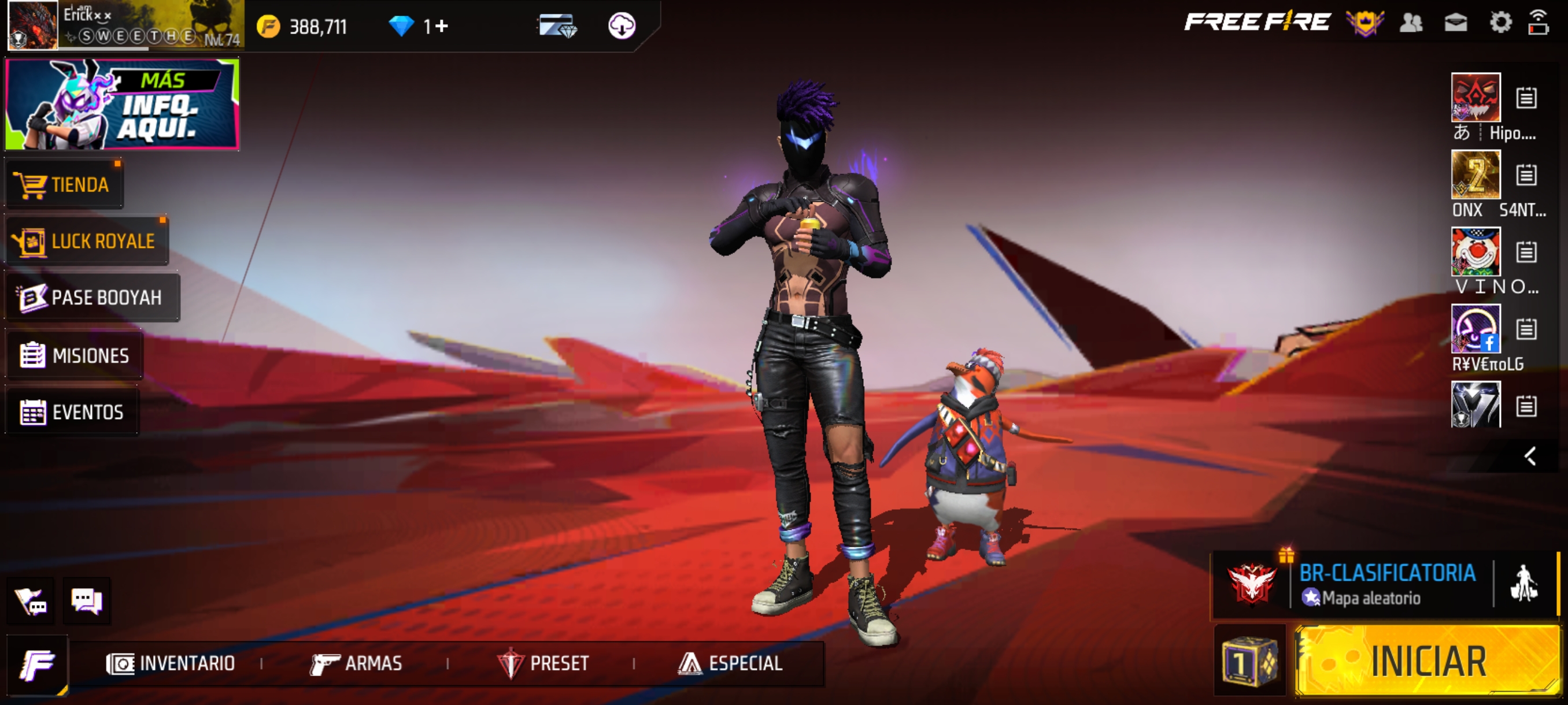1568x705 pixels.
Task: Open the Pase Booyah menu
Action: pyautogui.click(x=93, y=298)
